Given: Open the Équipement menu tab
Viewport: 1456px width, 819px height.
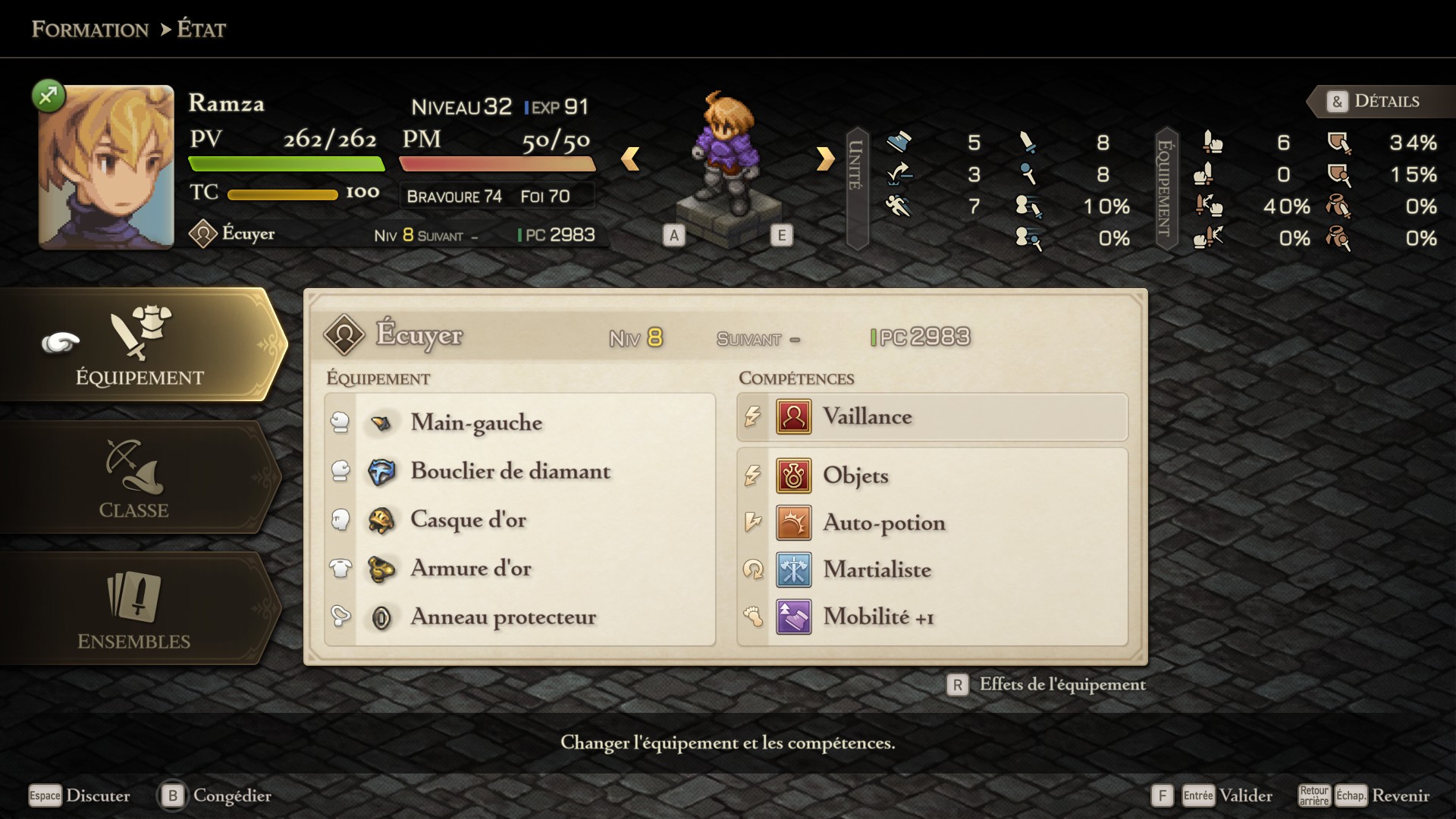Looking at the screenshot, I should click(140, 345).
